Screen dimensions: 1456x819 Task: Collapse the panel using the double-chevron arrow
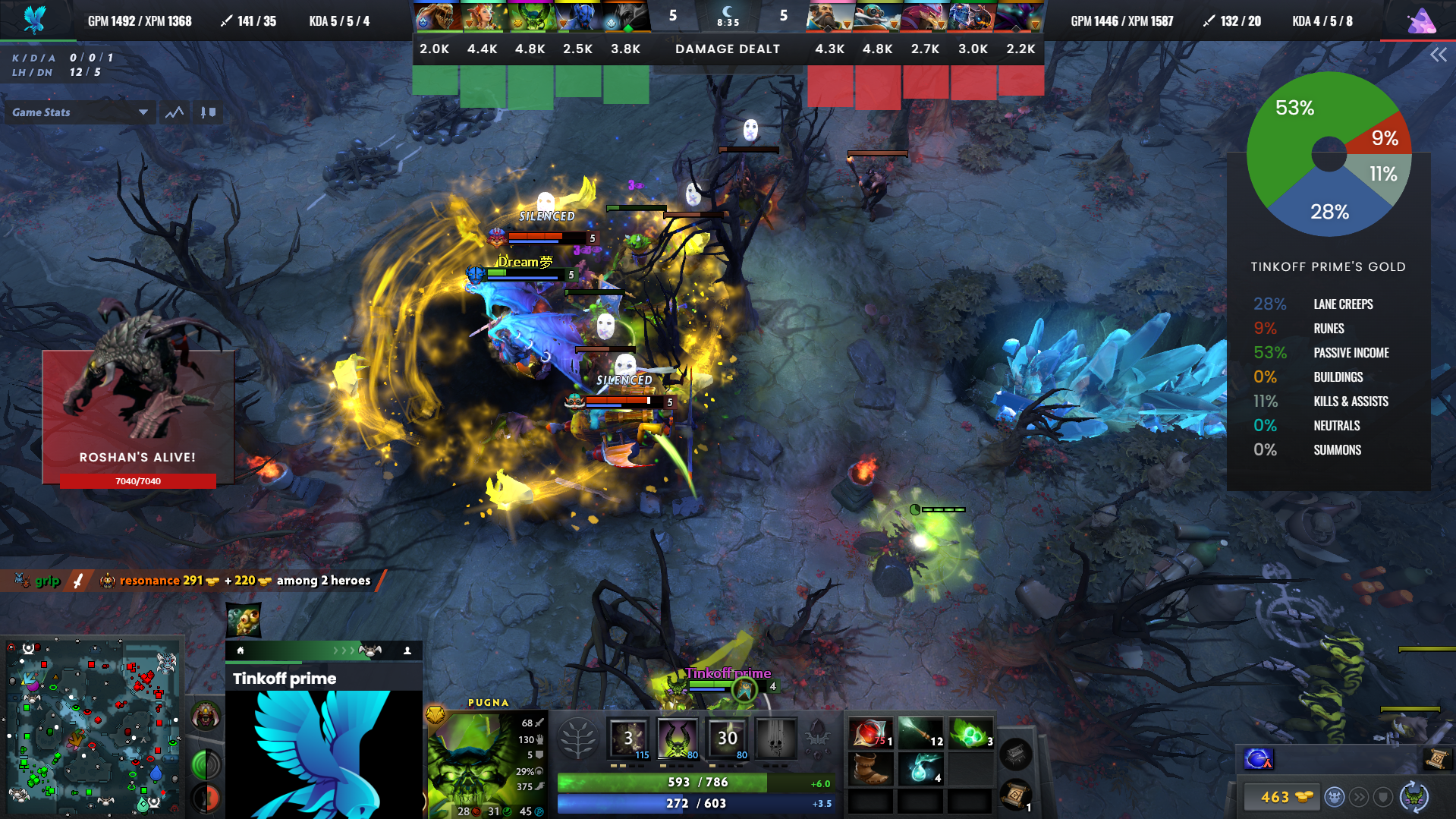point(1439,54)
